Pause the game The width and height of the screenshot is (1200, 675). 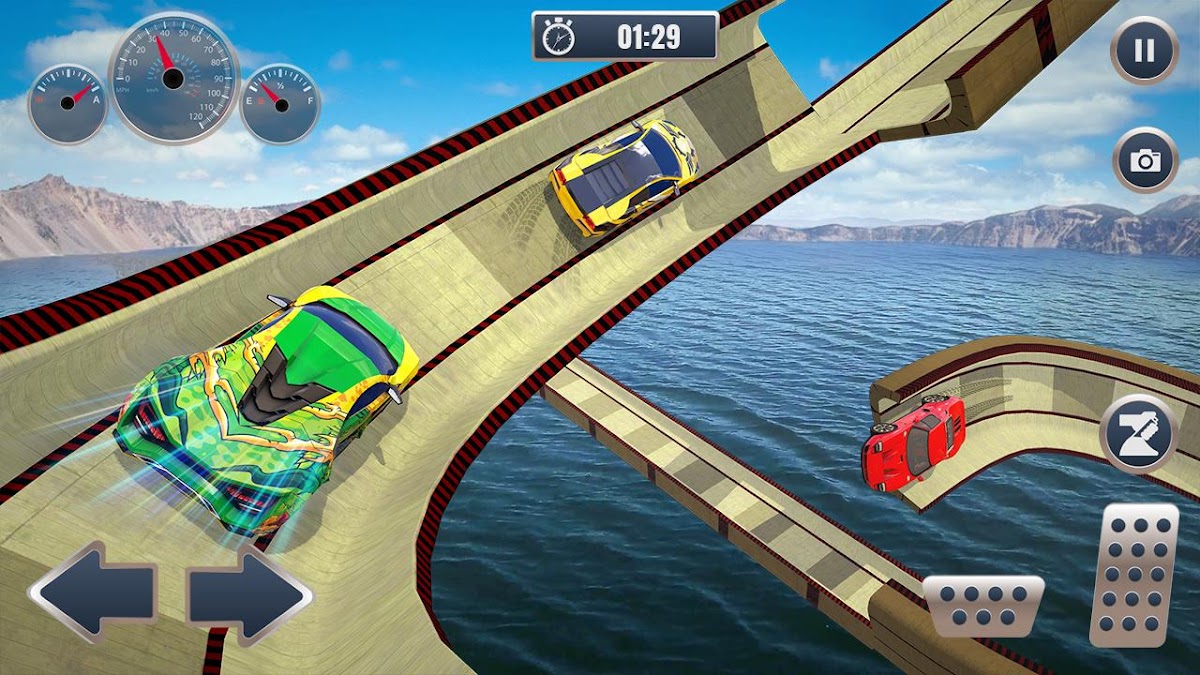(1145, 51)
